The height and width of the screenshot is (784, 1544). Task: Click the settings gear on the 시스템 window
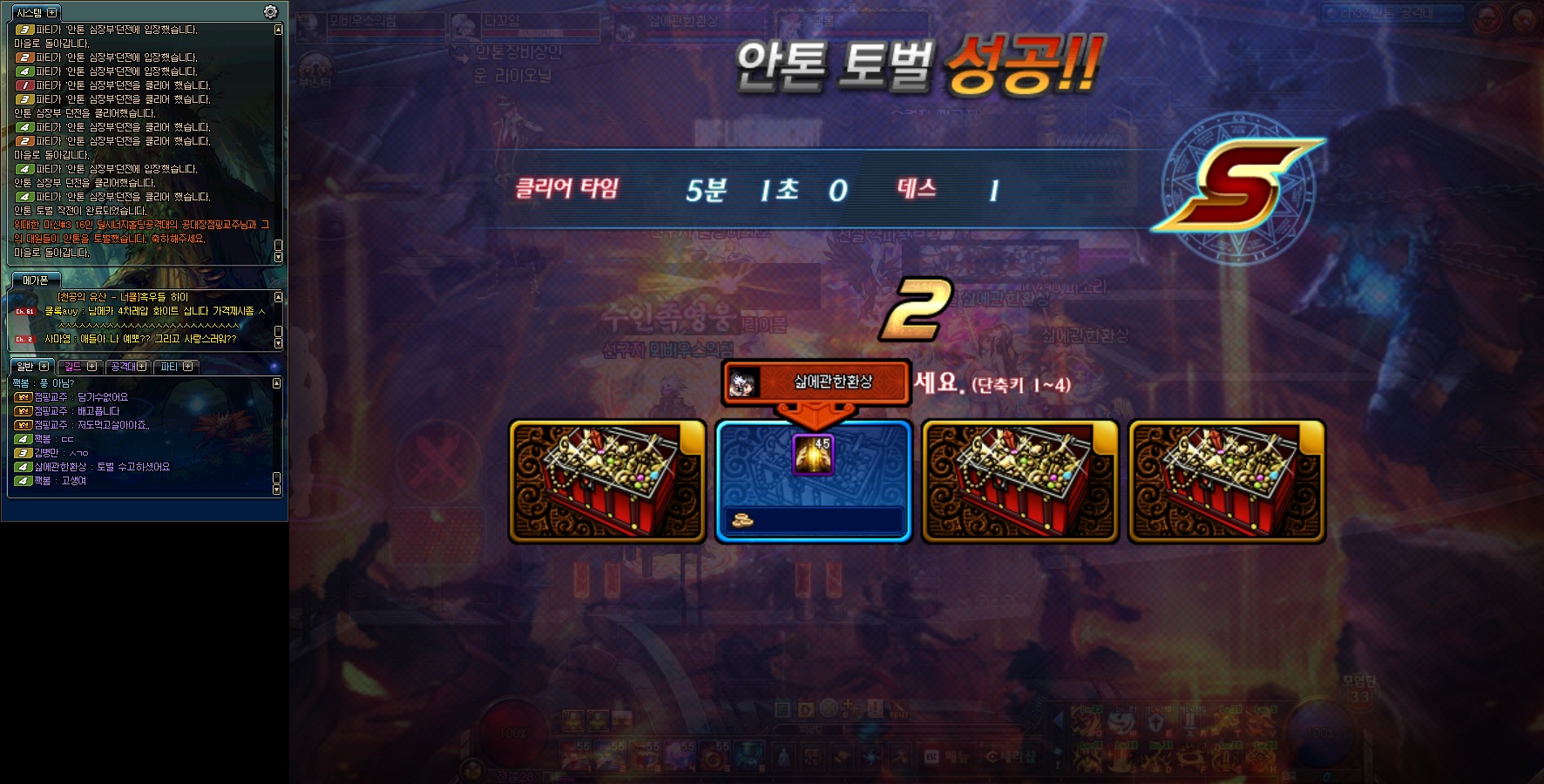tap(269, 12)
